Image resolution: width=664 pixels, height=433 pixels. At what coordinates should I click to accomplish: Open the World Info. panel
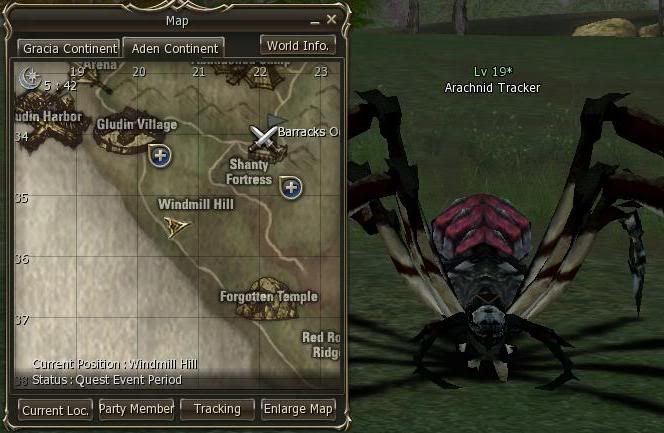[298, 45]
